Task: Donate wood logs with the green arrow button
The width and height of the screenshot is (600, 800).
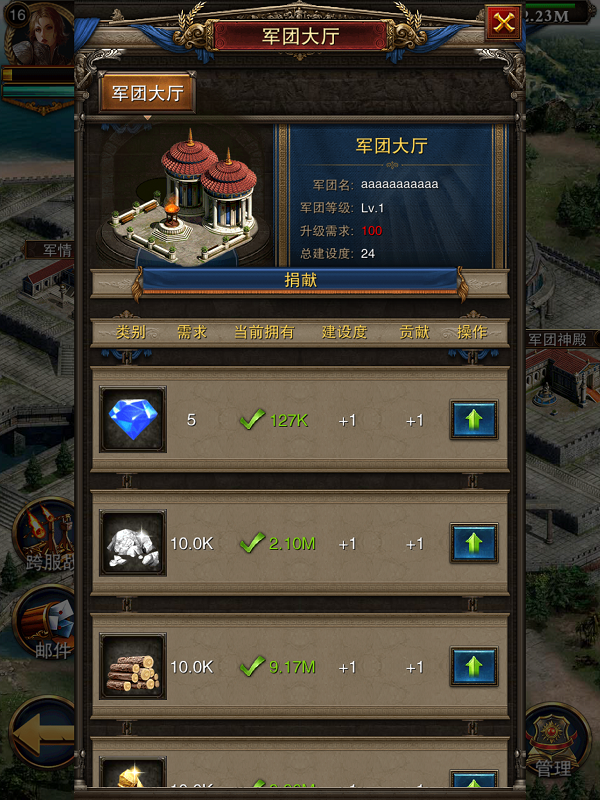Action: coord(474,666)
